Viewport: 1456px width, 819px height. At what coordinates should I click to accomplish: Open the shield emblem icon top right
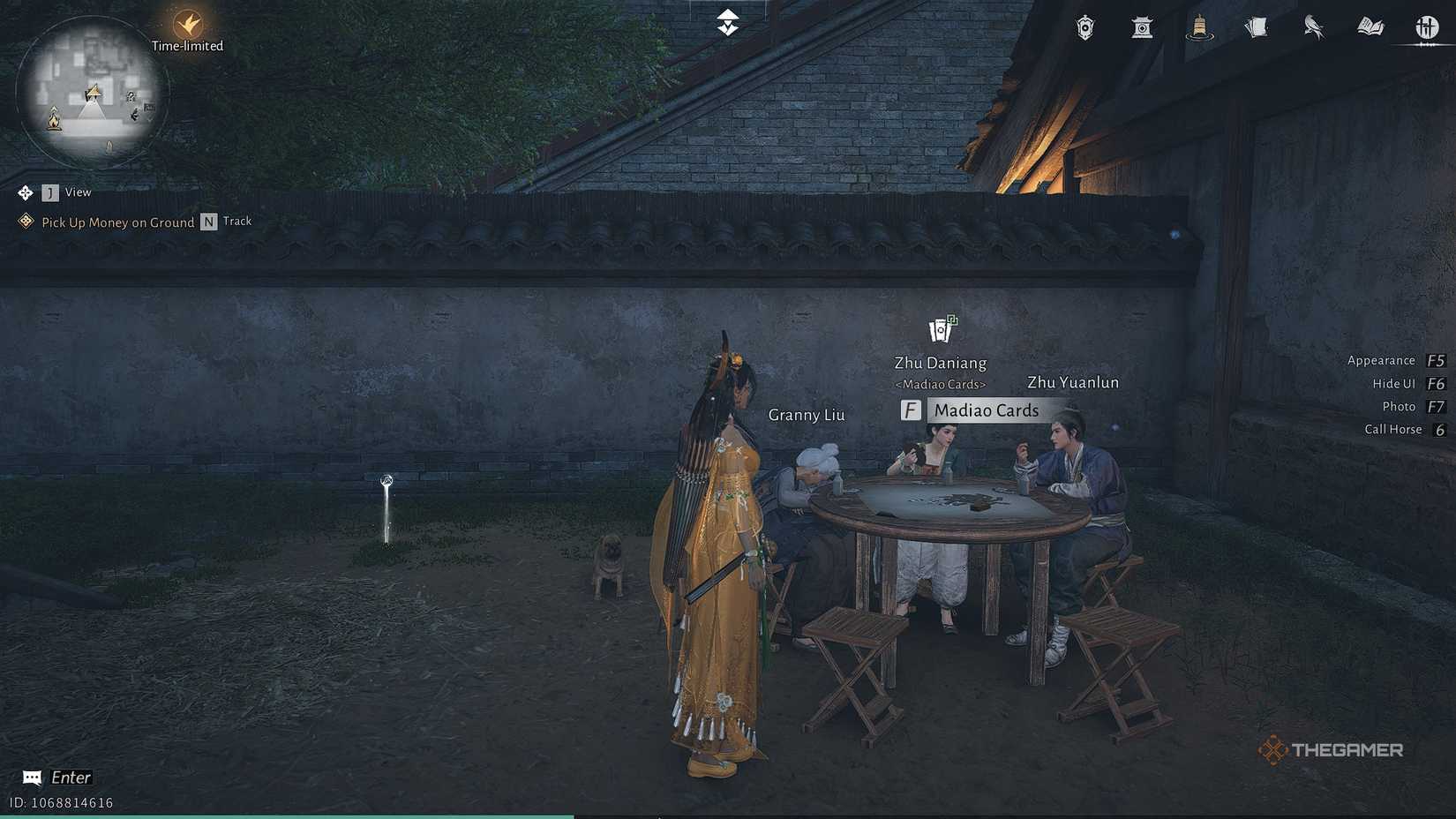coord(1084,28)
